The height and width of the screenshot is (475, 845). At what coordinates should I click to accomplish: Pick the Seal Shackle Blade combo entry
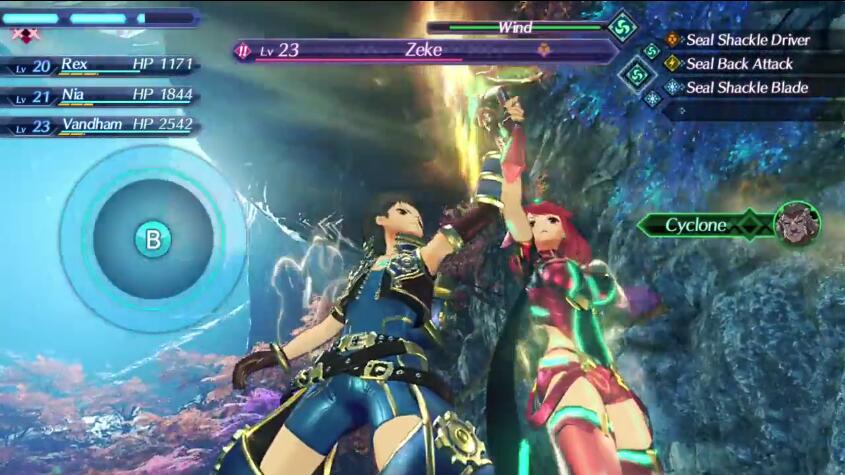746,88
